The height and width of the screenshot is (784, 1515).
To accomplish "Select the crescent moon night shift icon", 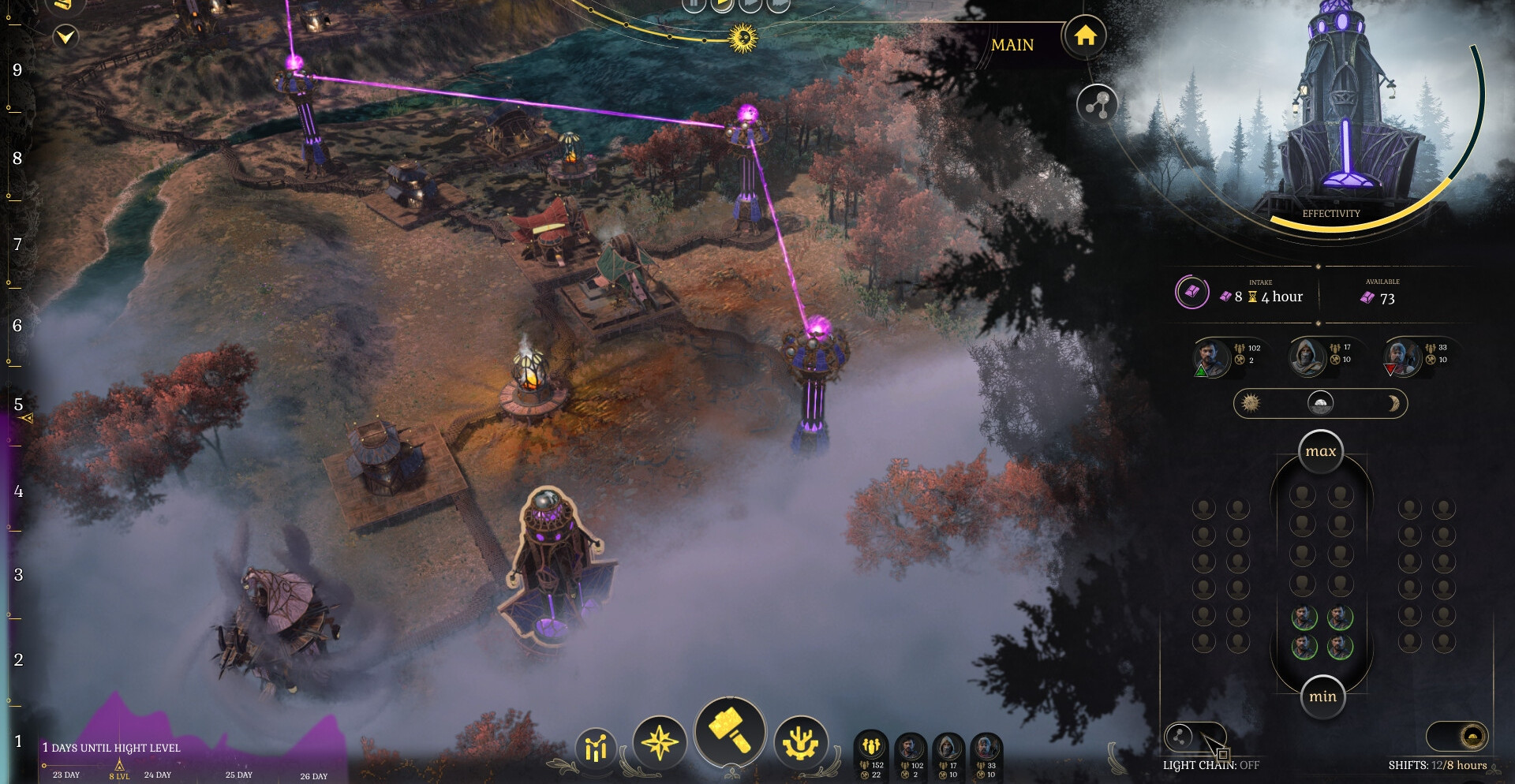I will (x=1393, y=404).
